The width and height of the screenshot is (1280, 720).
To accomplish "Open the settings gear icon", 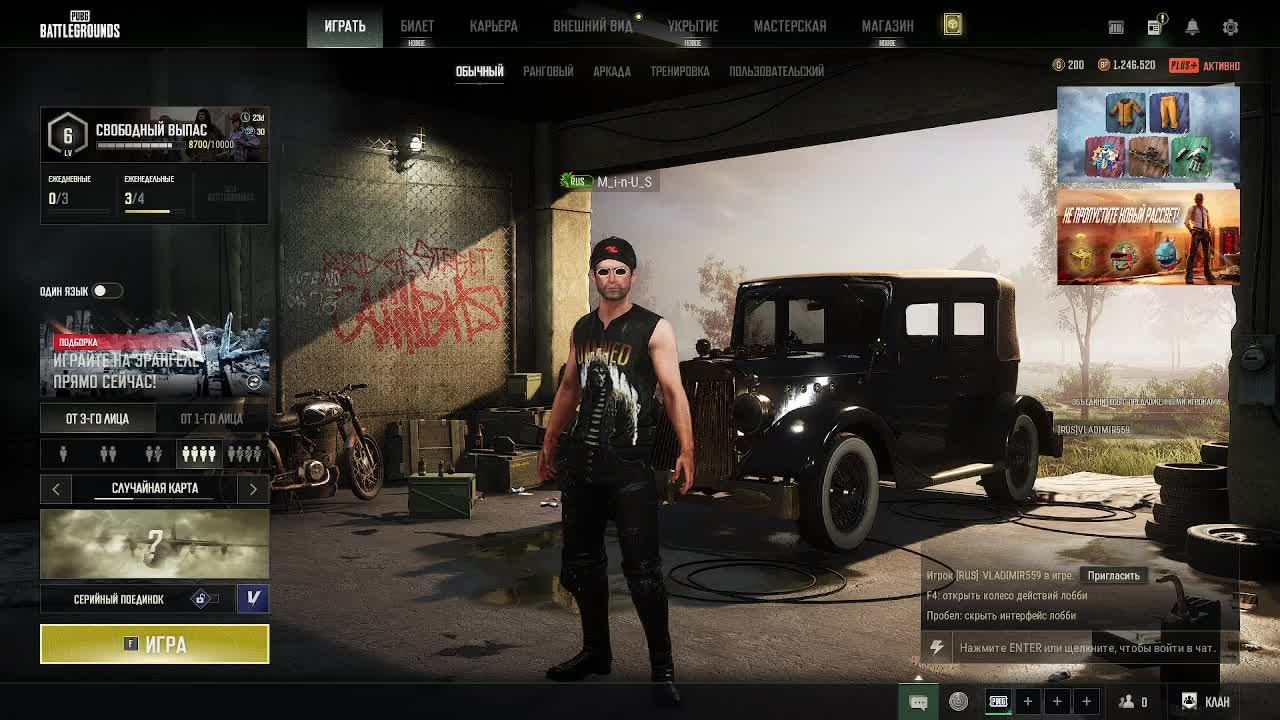I will pyautogui.click(x=1231, y=27).
